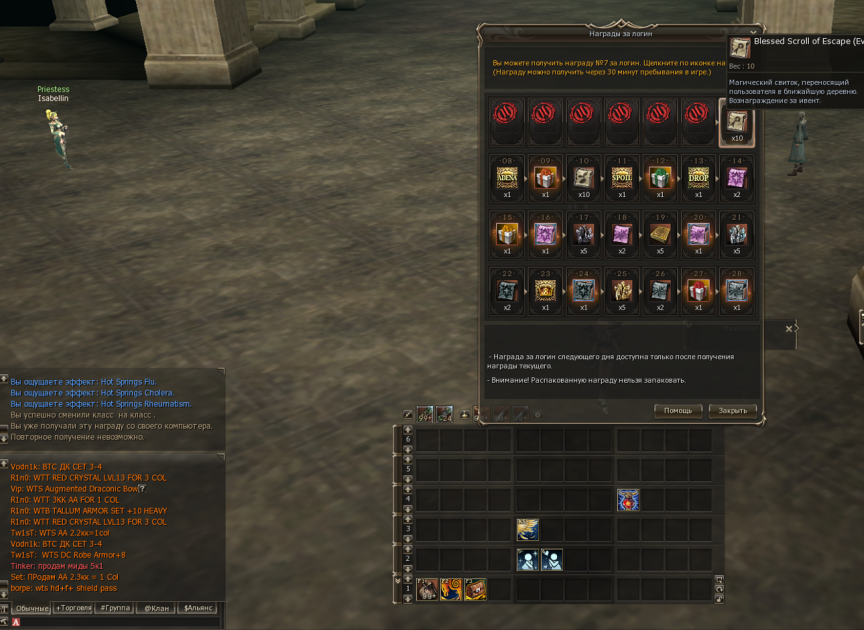The height and width of the screenshot is (630, 864).
Task: Click the Закрыть button in the rewards window
Action: coord(732,411)
